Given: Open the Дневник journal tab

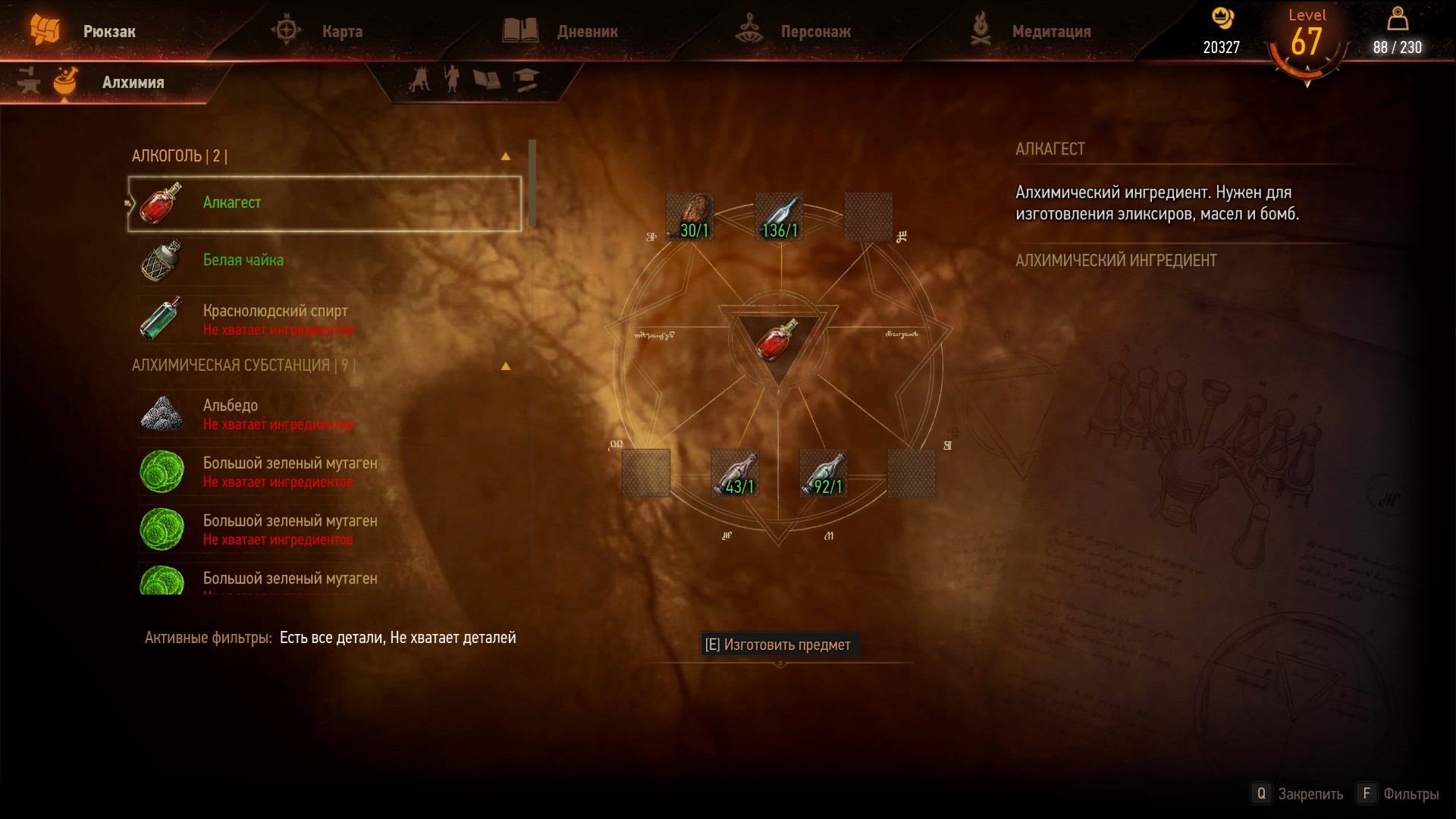Looking at the screenshot, I should click(586, 32).
